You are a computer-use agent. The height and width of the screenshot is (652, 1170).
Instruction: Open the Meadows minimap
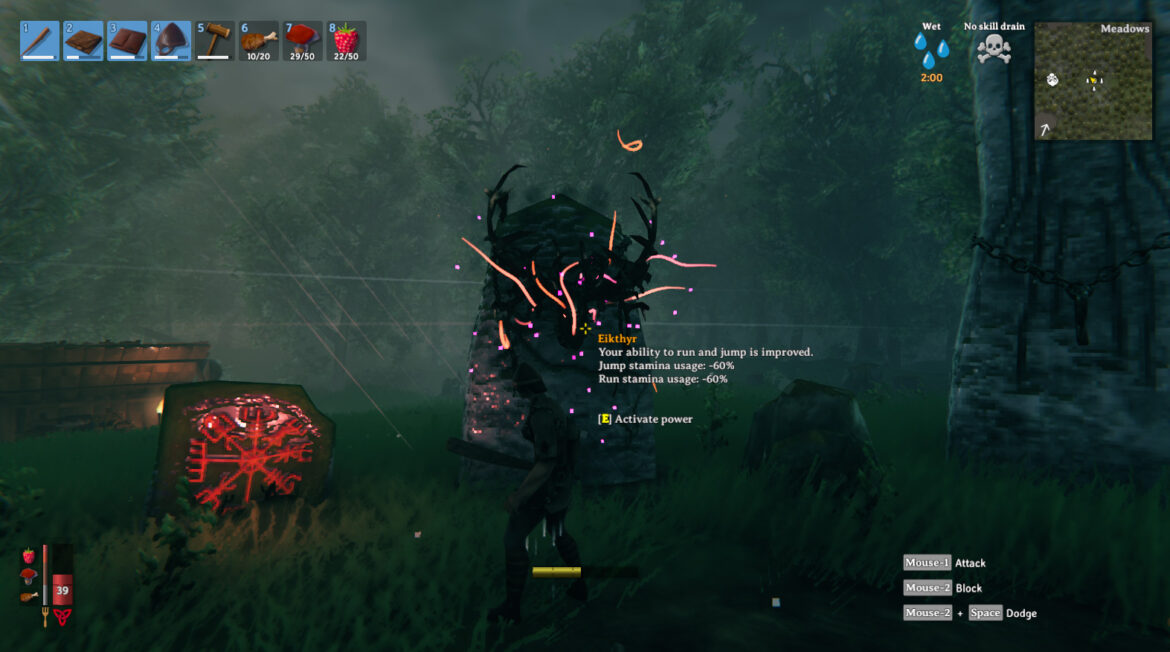1093,81
